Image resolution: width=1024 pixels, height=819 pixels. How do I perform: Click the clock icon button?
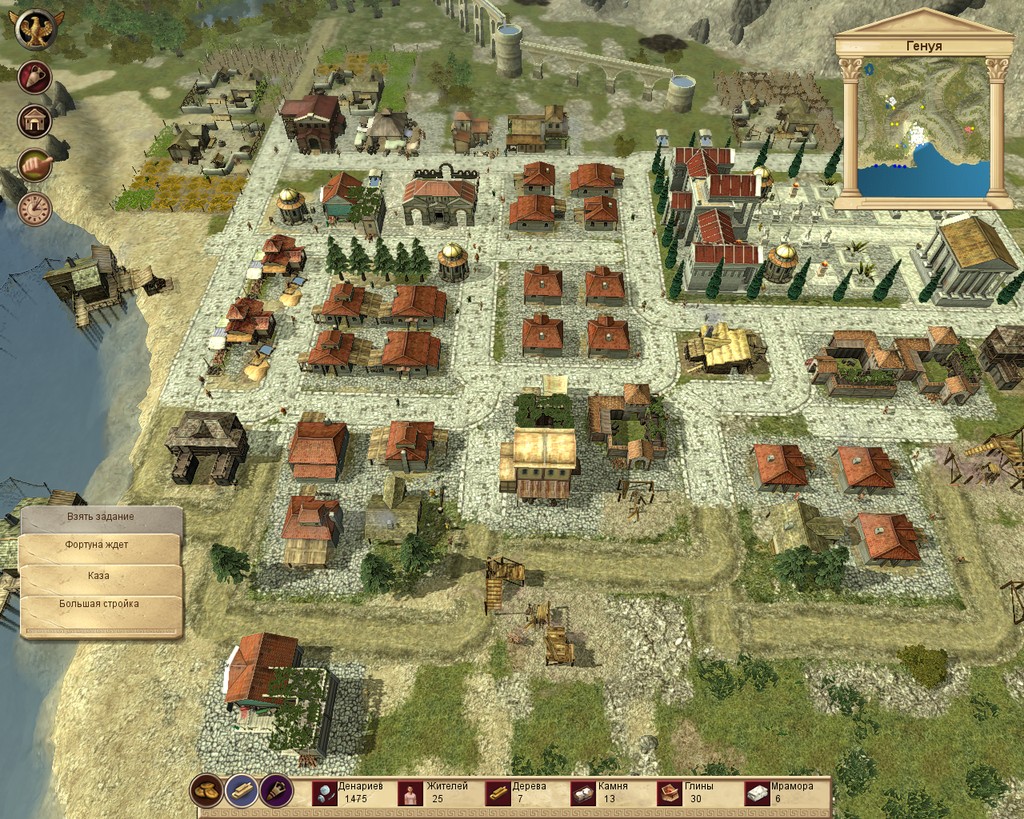[x=35, y=208]
